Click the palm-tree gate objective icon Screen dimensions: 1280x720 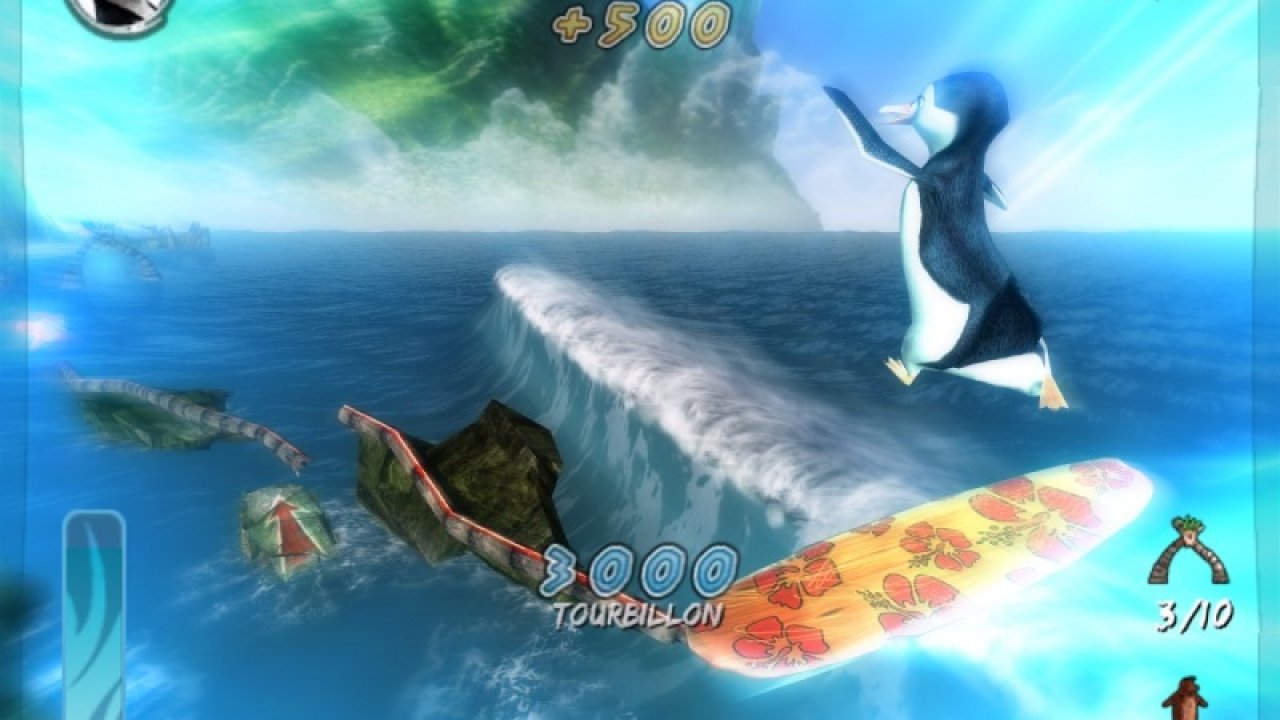click(1188, 551)
